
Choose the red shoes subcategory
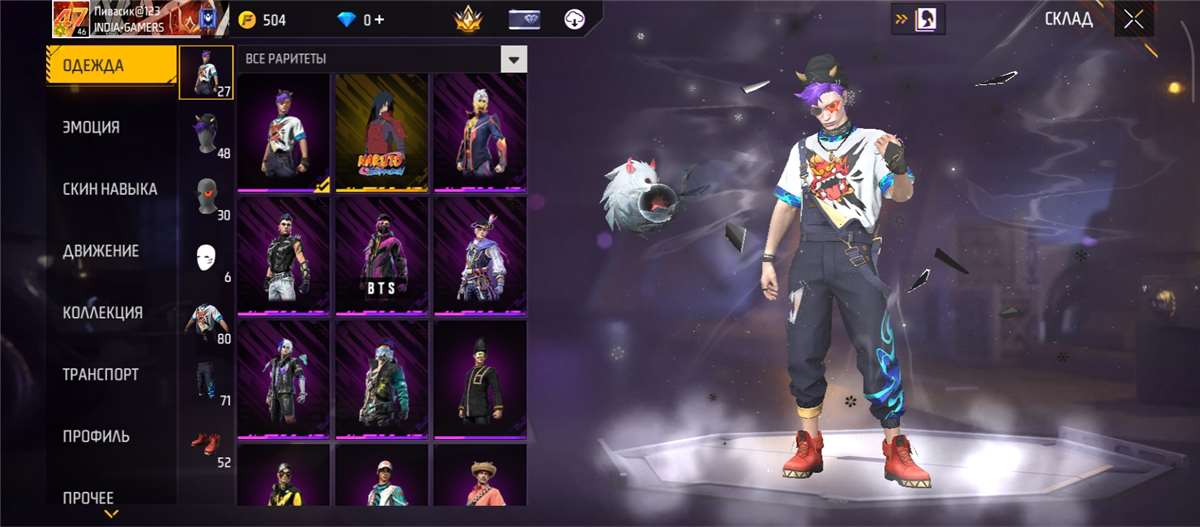[x=206, y=444]
